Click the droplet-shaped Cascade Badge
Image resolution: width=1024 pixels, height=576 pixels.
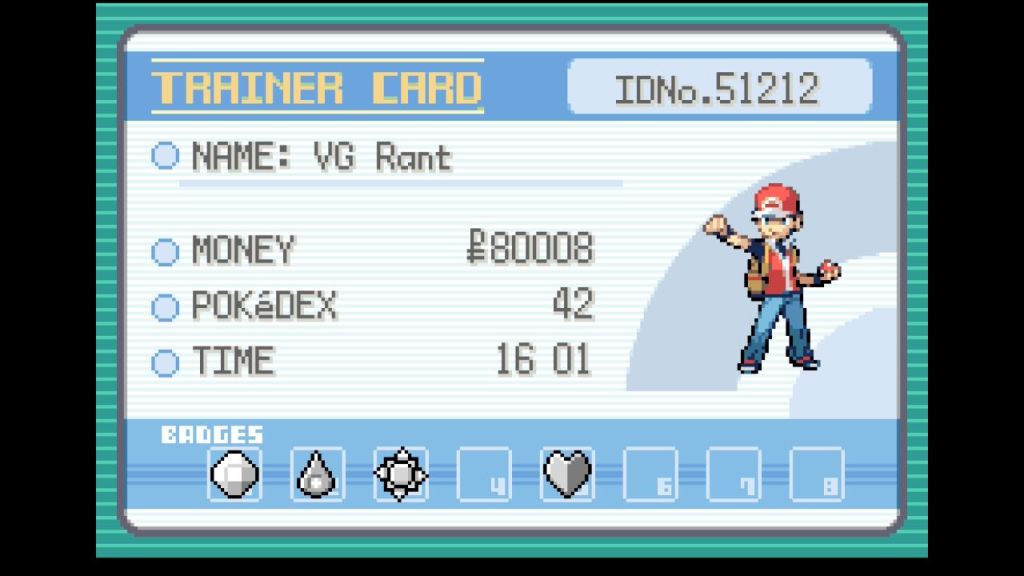point(318,474)
